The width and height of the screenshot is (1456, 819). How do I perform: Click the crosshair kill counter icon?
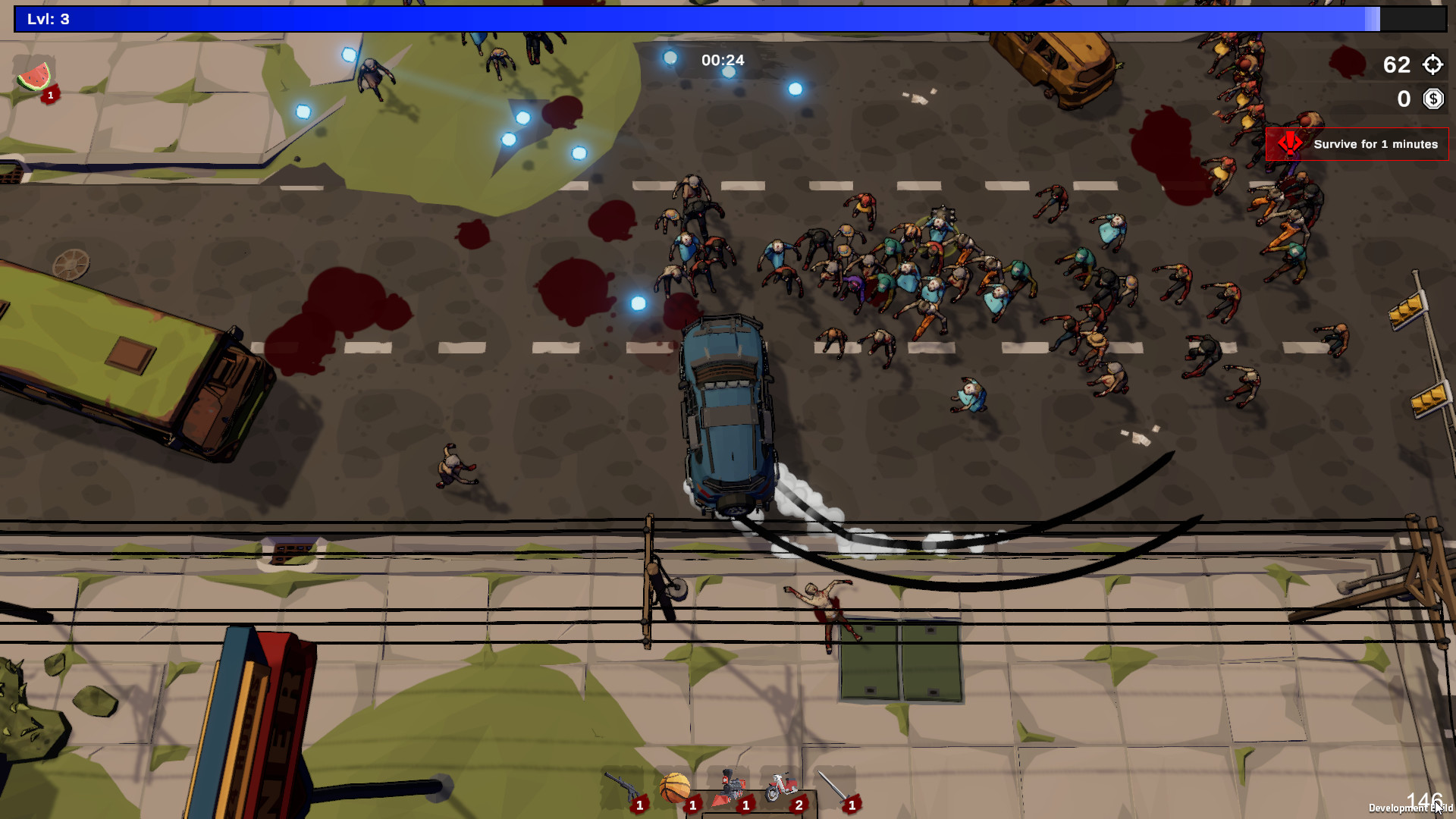point(1432,66)
